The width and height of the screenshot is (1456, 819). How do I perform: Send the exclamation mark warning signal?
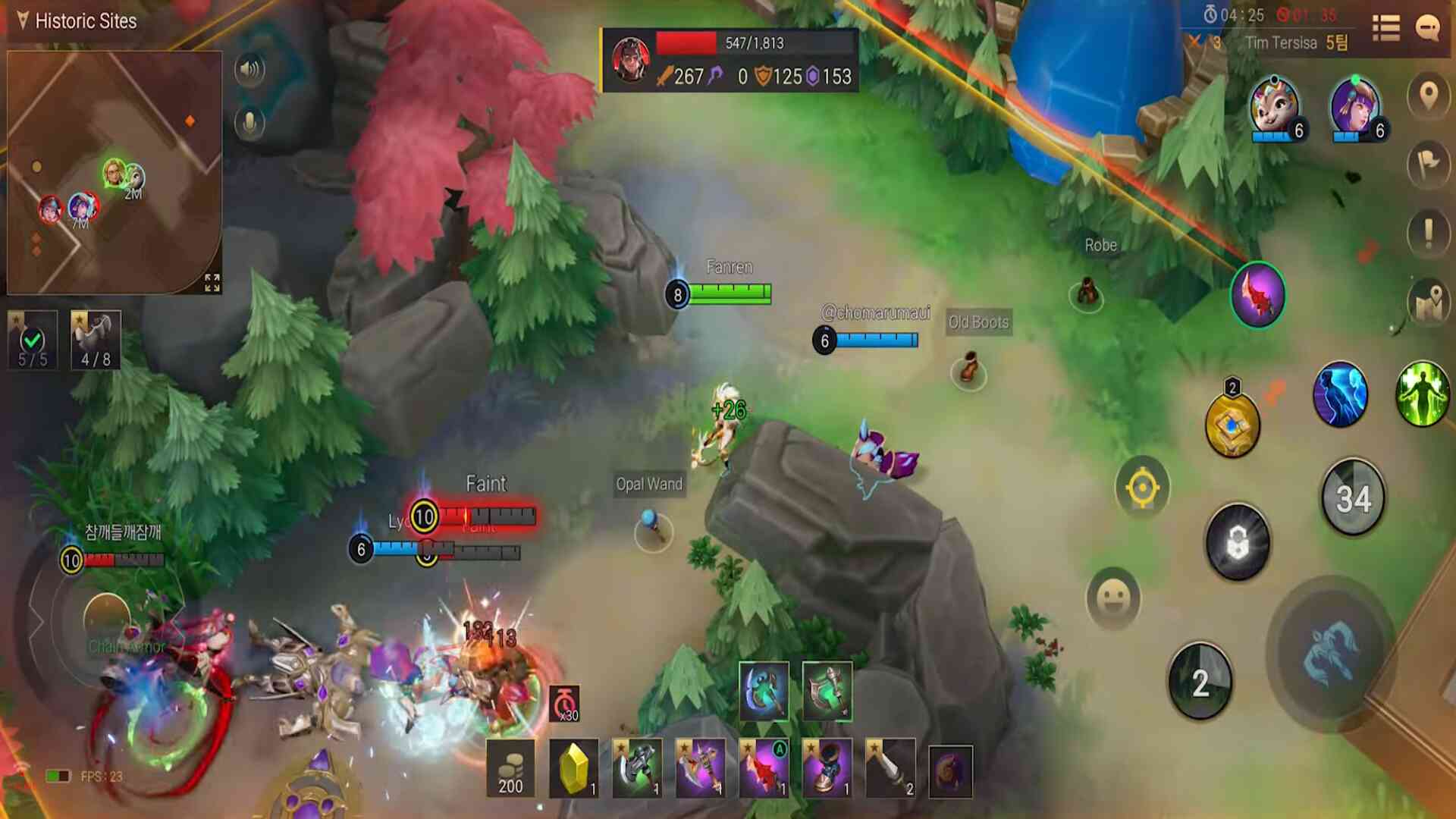[x=1429, y=232]
